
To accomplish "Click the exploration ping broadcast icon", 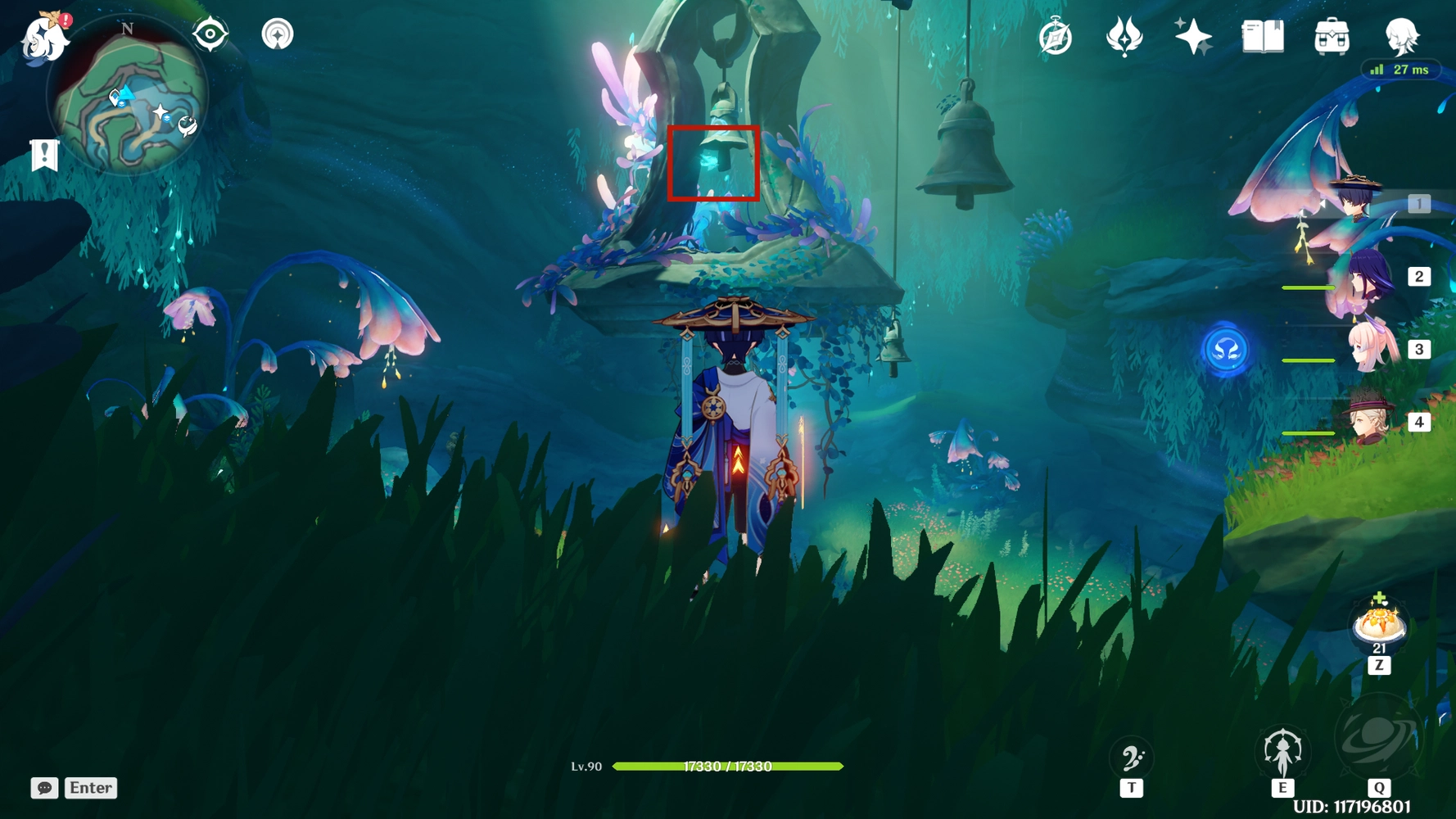I will (279, 35).
